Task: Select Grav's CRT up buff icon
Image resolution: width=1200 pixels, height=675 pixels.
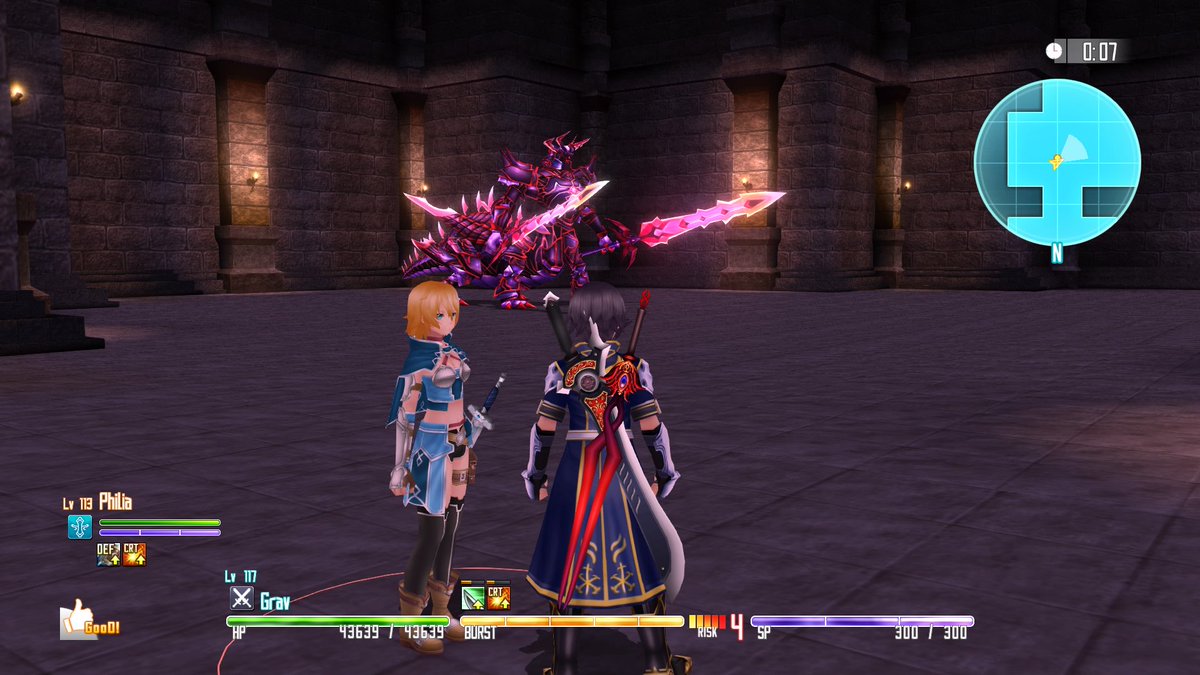Action: 498,598
